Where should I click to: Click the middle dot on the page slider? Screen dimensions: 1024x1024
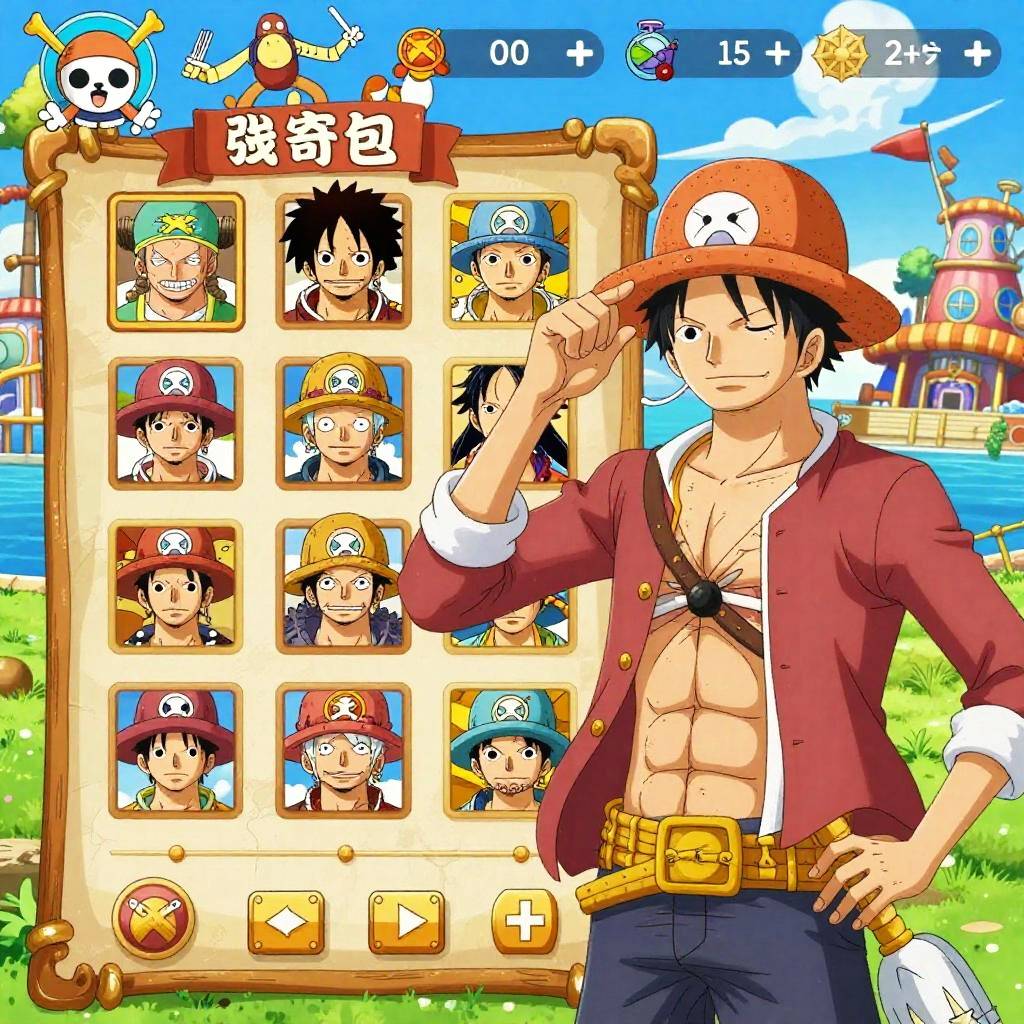coord(345,853)
